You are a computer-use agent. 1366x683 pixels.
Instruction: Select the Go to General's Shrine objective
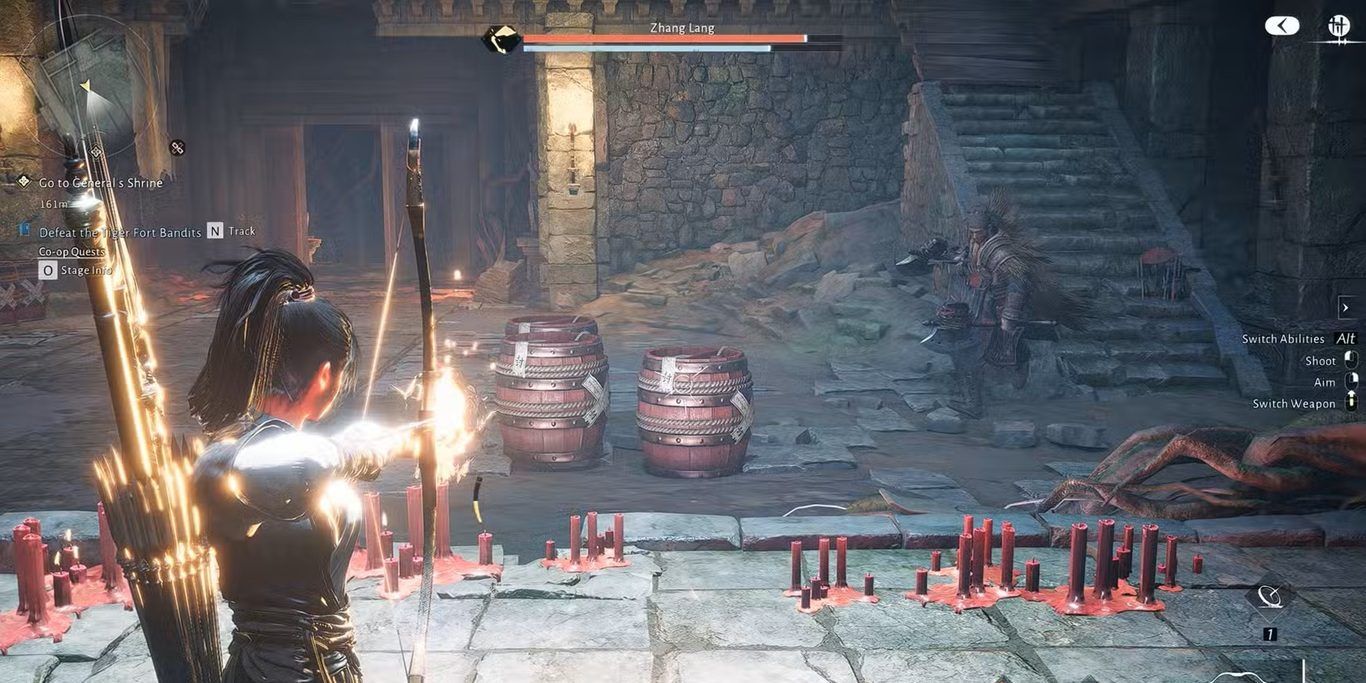[x=100, y=183]
